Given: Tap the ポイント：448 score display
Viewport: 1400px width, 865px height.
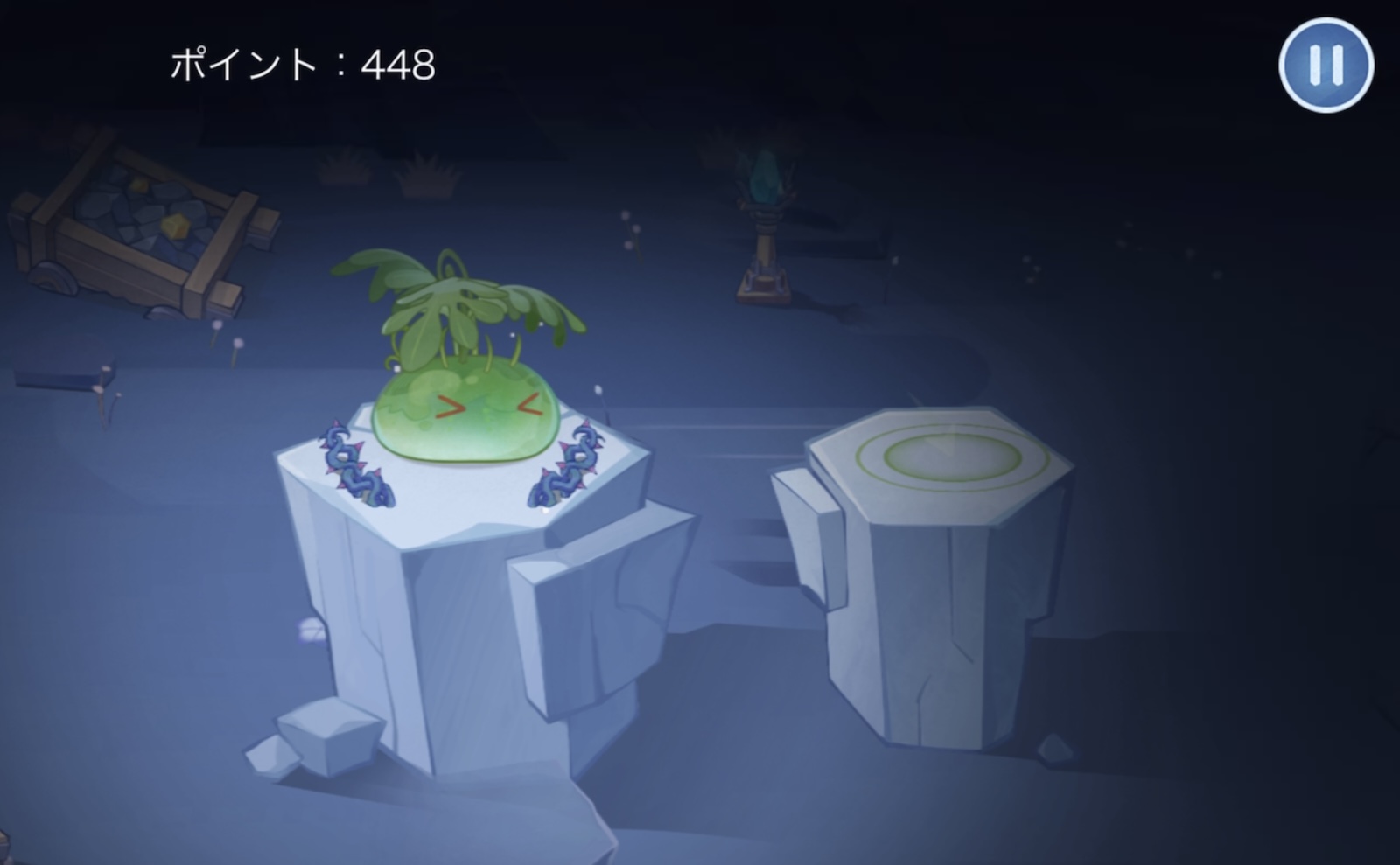Looking at the screenshot, I should click(x=302, y=63).
